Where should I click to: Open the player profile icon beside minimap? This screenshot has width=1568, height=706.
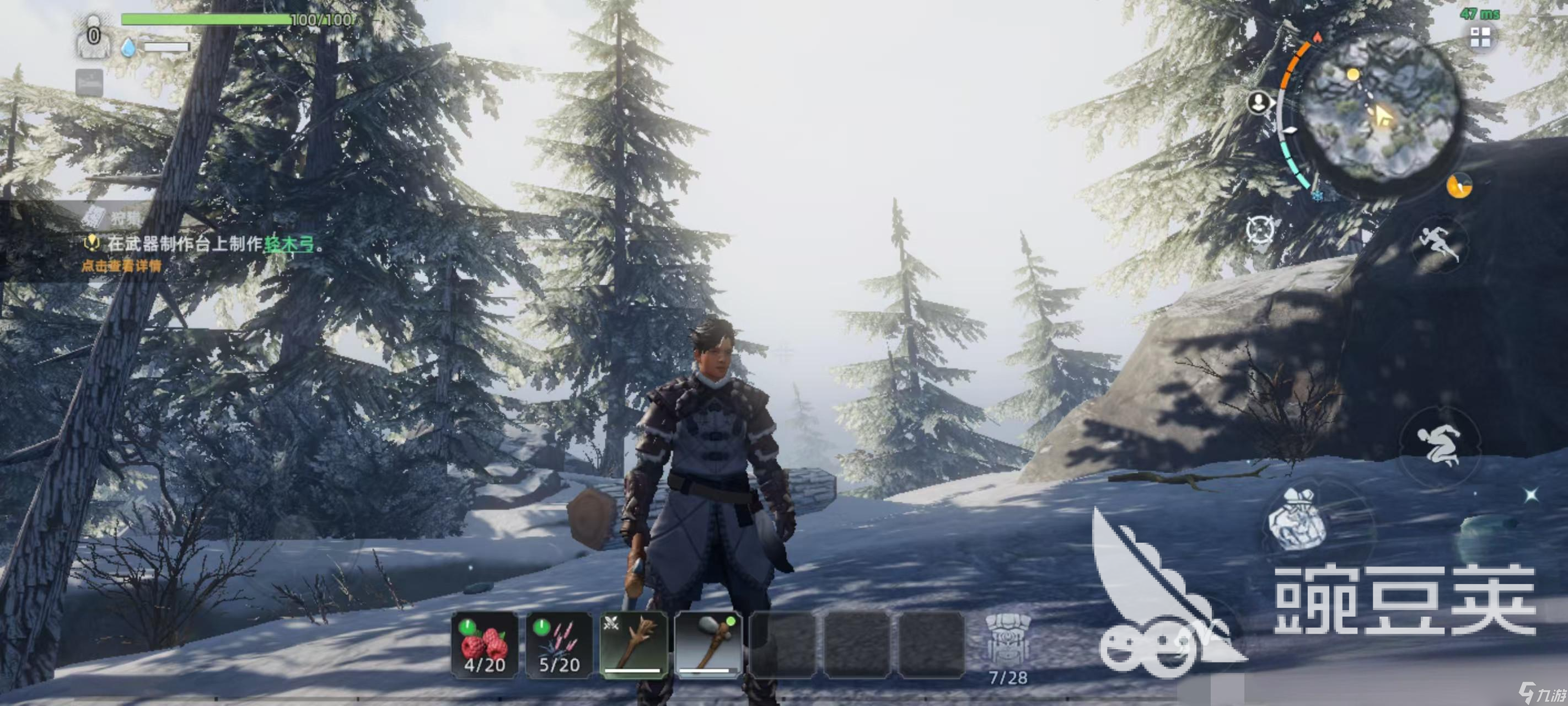[1258, 101]
